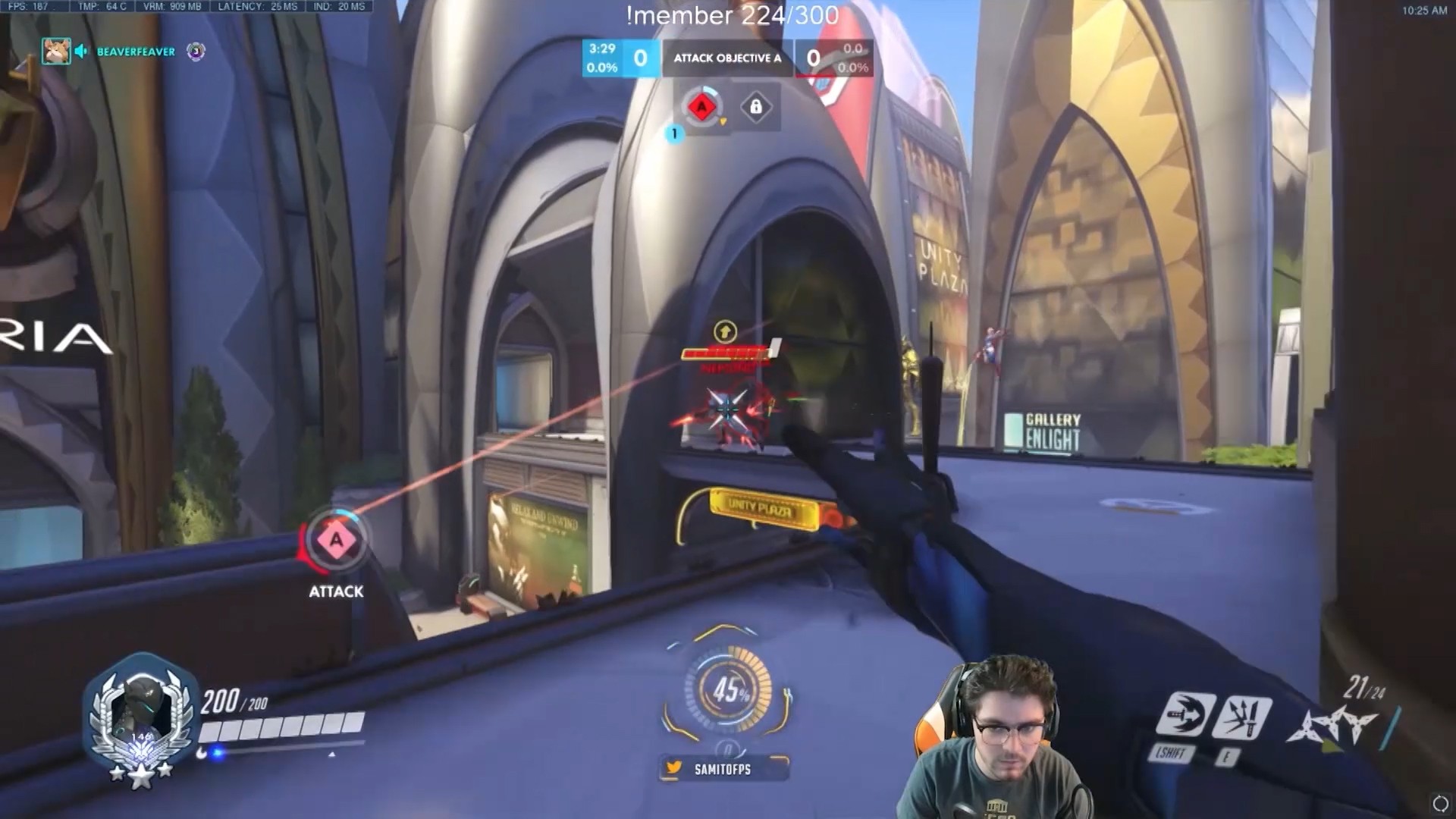Activate the Deflect ability icon
Viewport: 1456px width, 819px height.
click(1242, 717)
